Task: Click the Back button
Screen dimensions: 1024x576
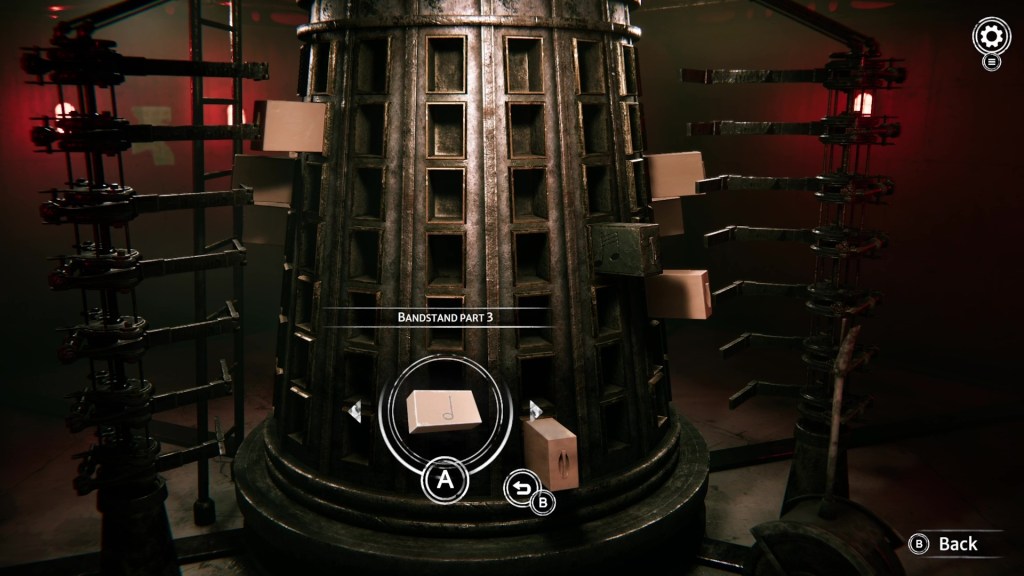Action: 946,544
